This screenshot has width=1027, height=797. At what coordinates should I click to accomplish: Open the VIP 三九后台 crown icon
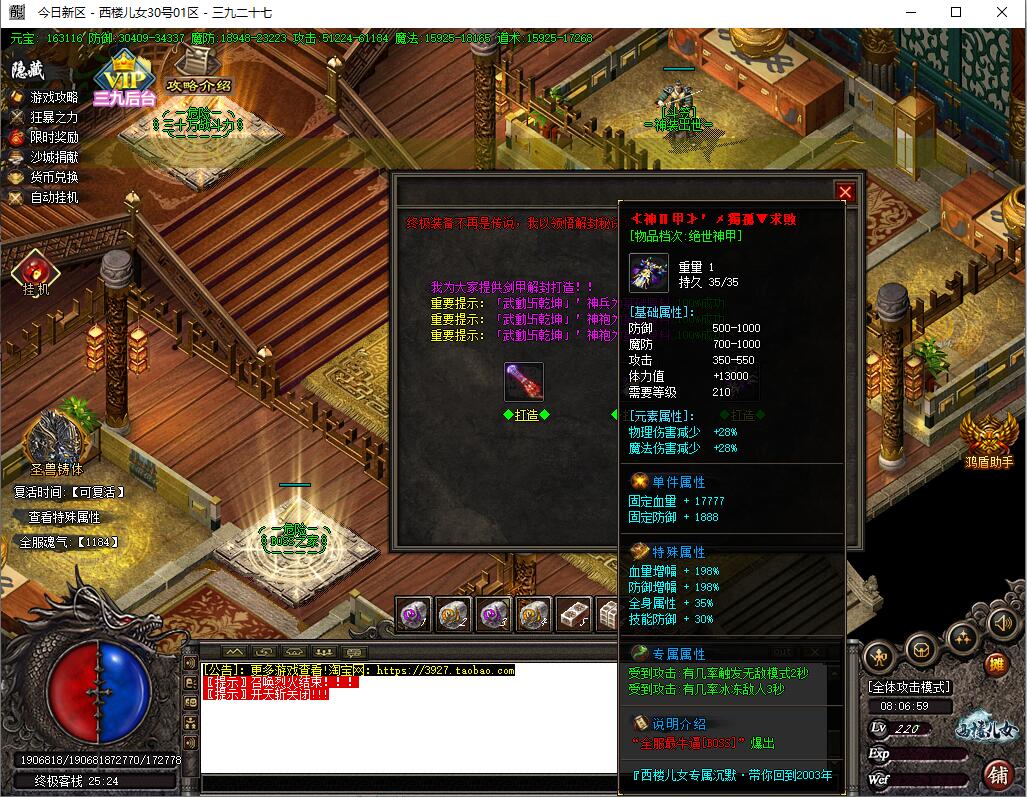click(125, 77)
